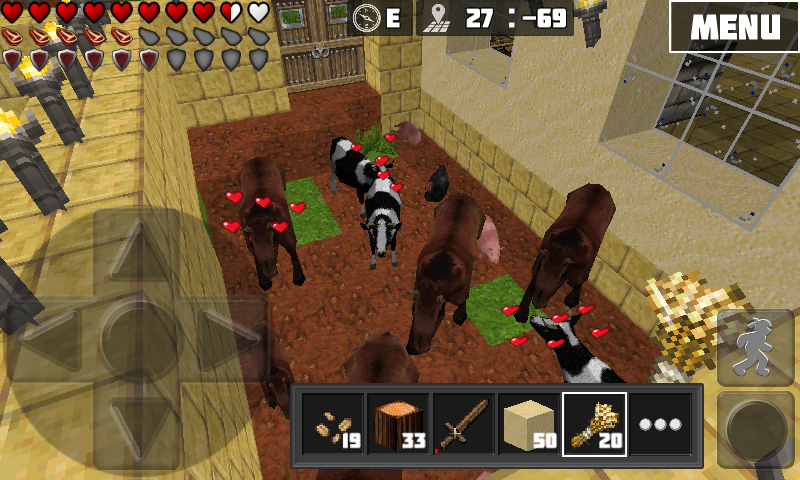Viewport: 800px width, 480px height.
Task: Select the wood log stack slot
Action: 397,424
